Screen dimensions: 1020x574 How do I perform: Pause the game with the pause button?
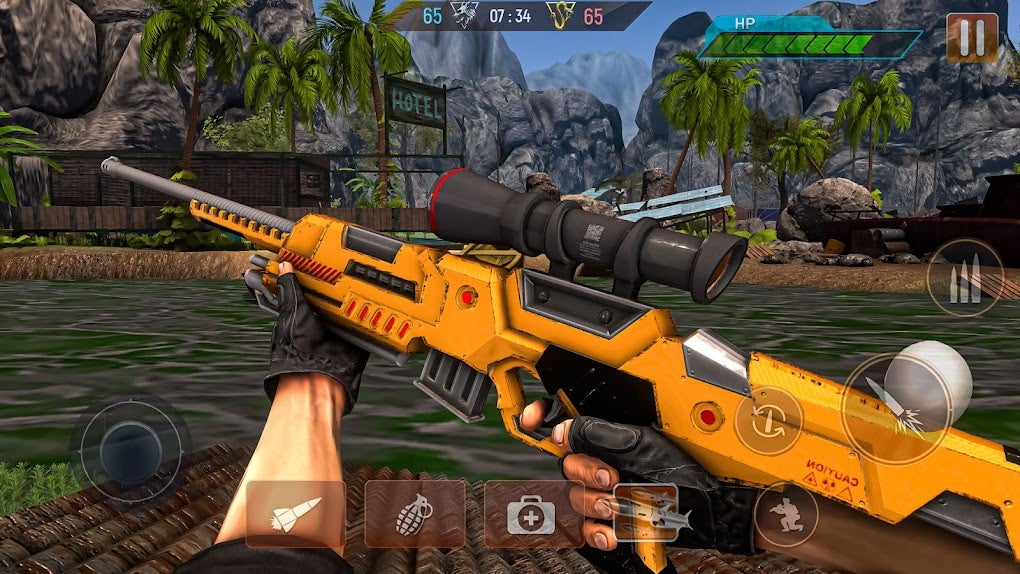click(x=971, y=39)
